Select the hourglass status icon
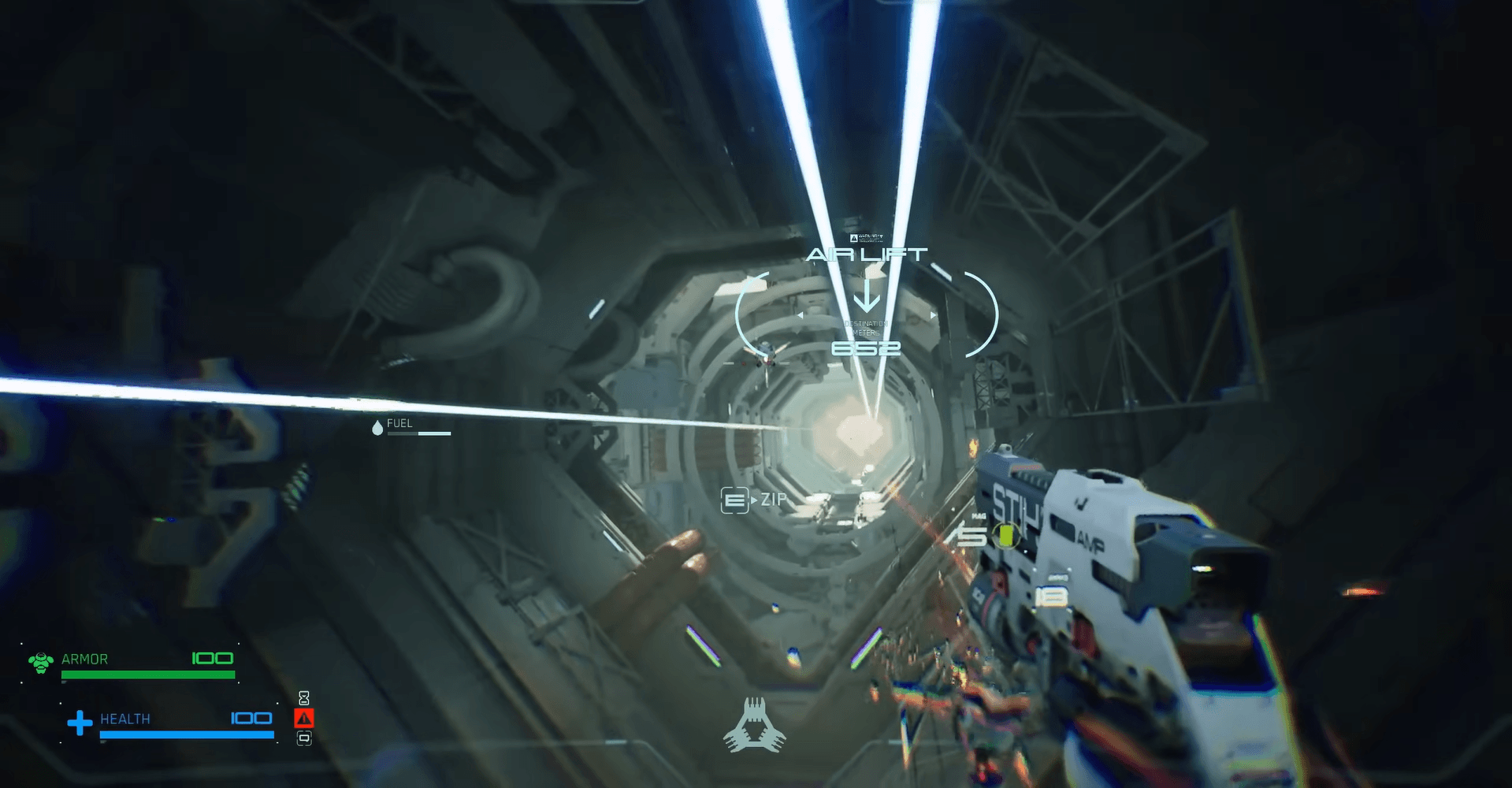The width and height of the screenshot is (1512, 788). click(x=304, y=698)
